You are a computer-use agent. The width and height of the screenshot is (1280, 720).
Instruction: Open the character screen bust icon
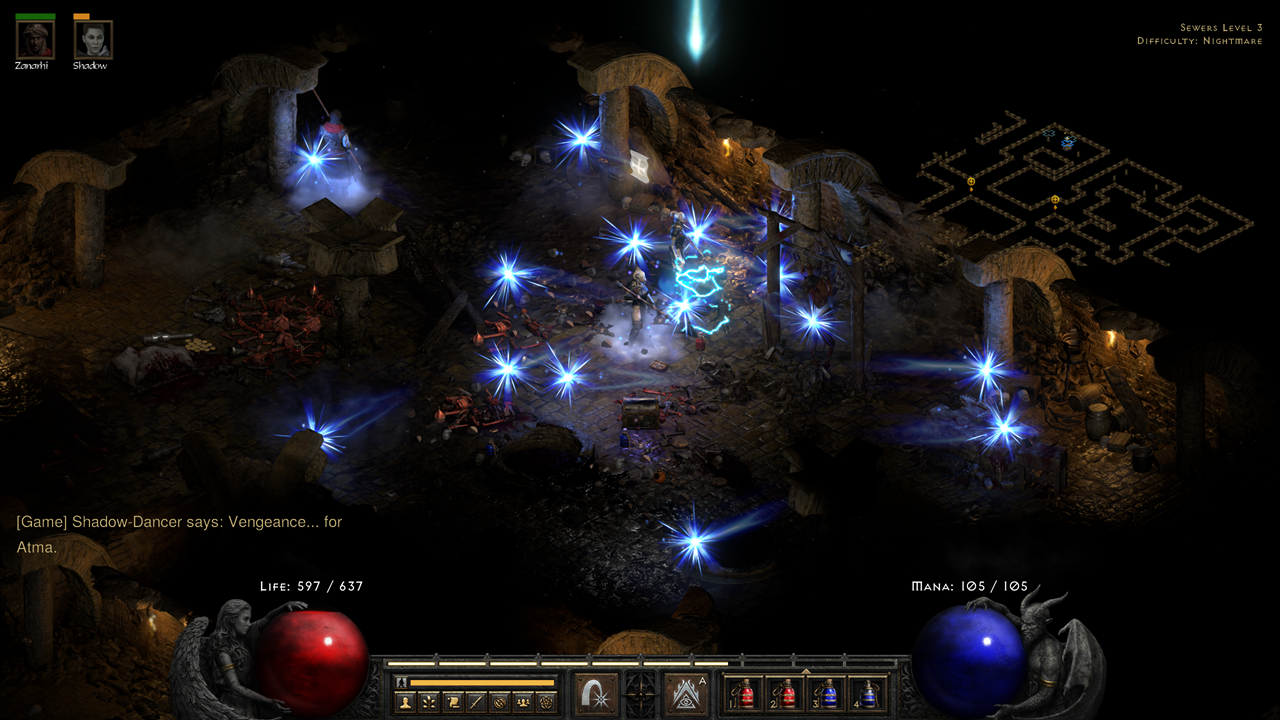pyautogui.click(x=406, y=702)
